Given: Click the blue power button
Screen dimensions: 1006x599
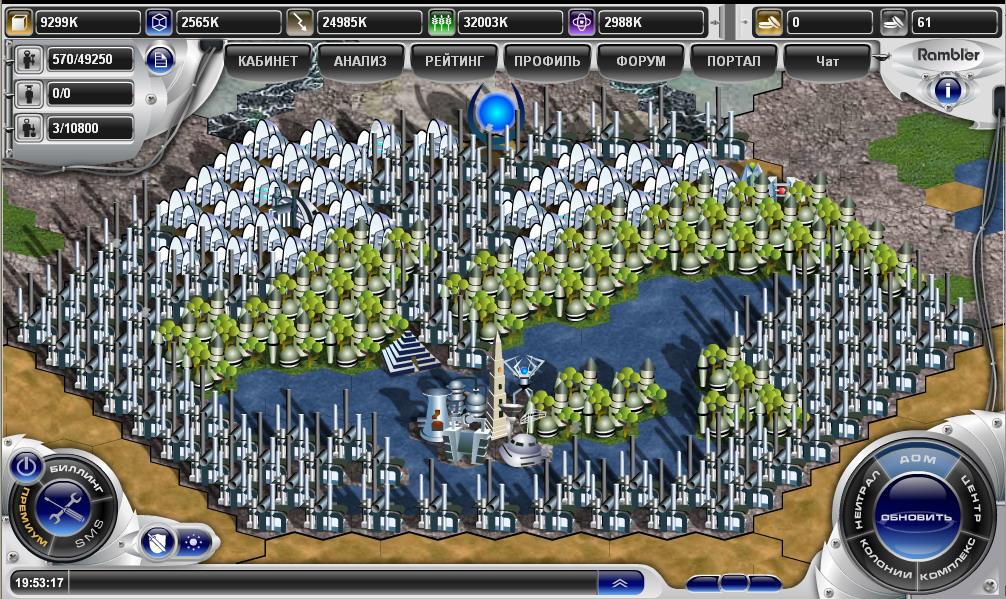Looking at the screenshot, I should pos(27,466).
